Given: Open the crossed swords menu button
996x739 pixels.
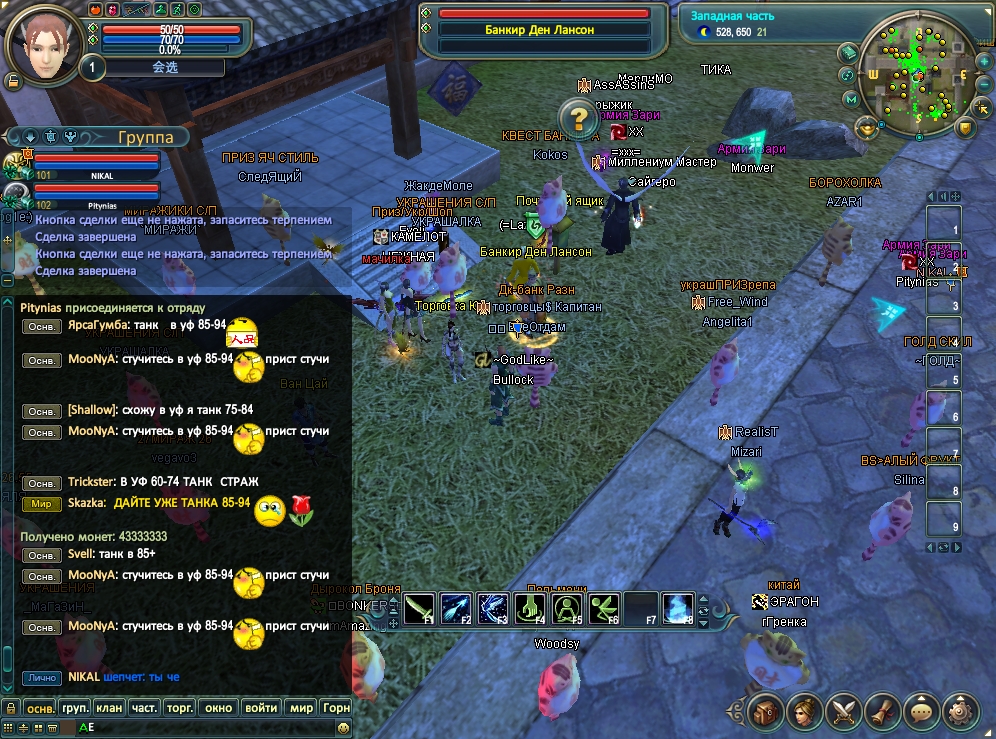Looking at the screenshot, I should point(845,711).
